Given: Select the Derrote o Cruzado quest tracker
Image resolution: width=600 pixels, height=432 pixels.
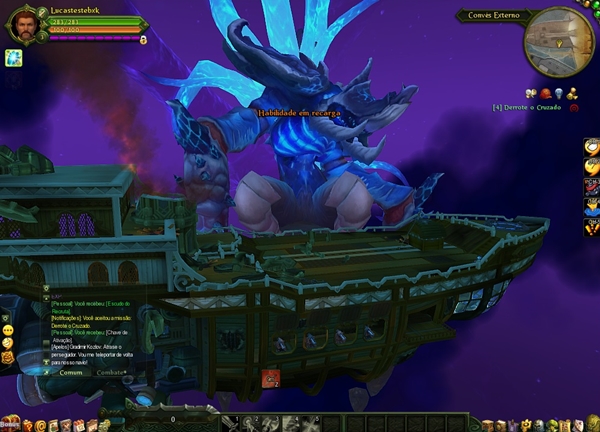Looking at the screenshot, I should point(528,107).
